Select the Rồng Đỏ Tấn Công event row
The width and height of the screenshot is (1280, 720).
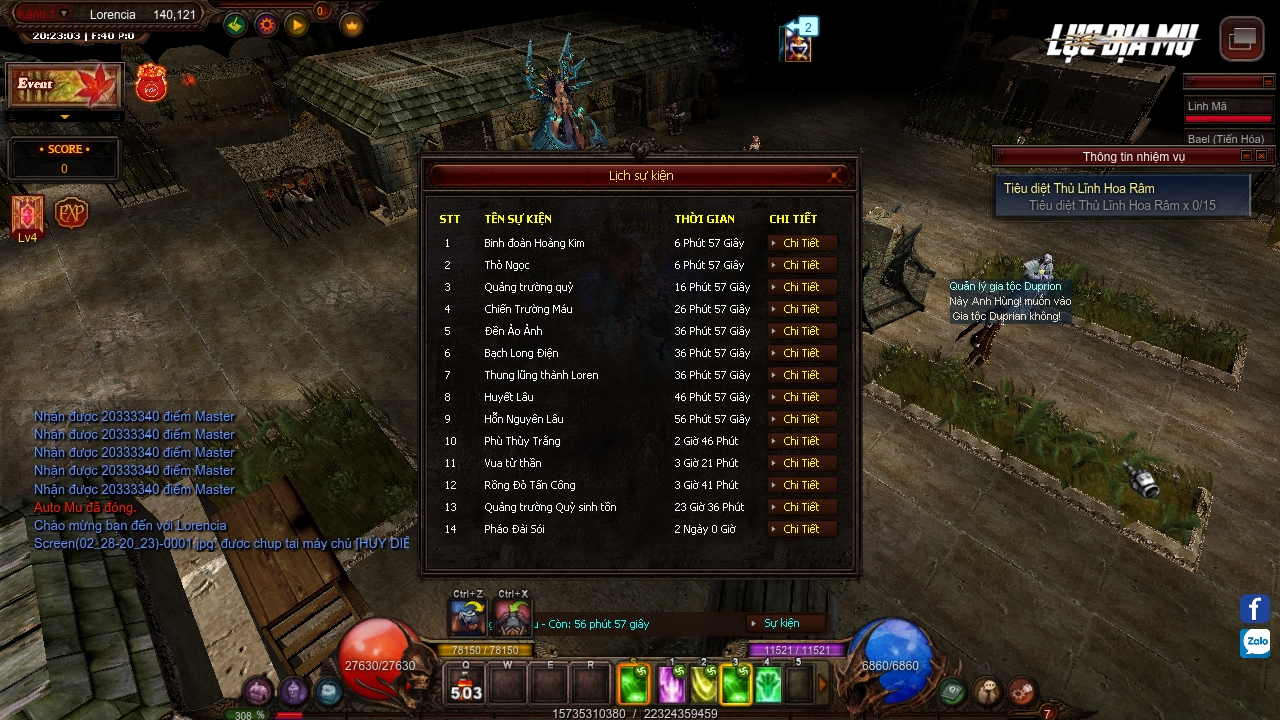[x=529, y=485]
